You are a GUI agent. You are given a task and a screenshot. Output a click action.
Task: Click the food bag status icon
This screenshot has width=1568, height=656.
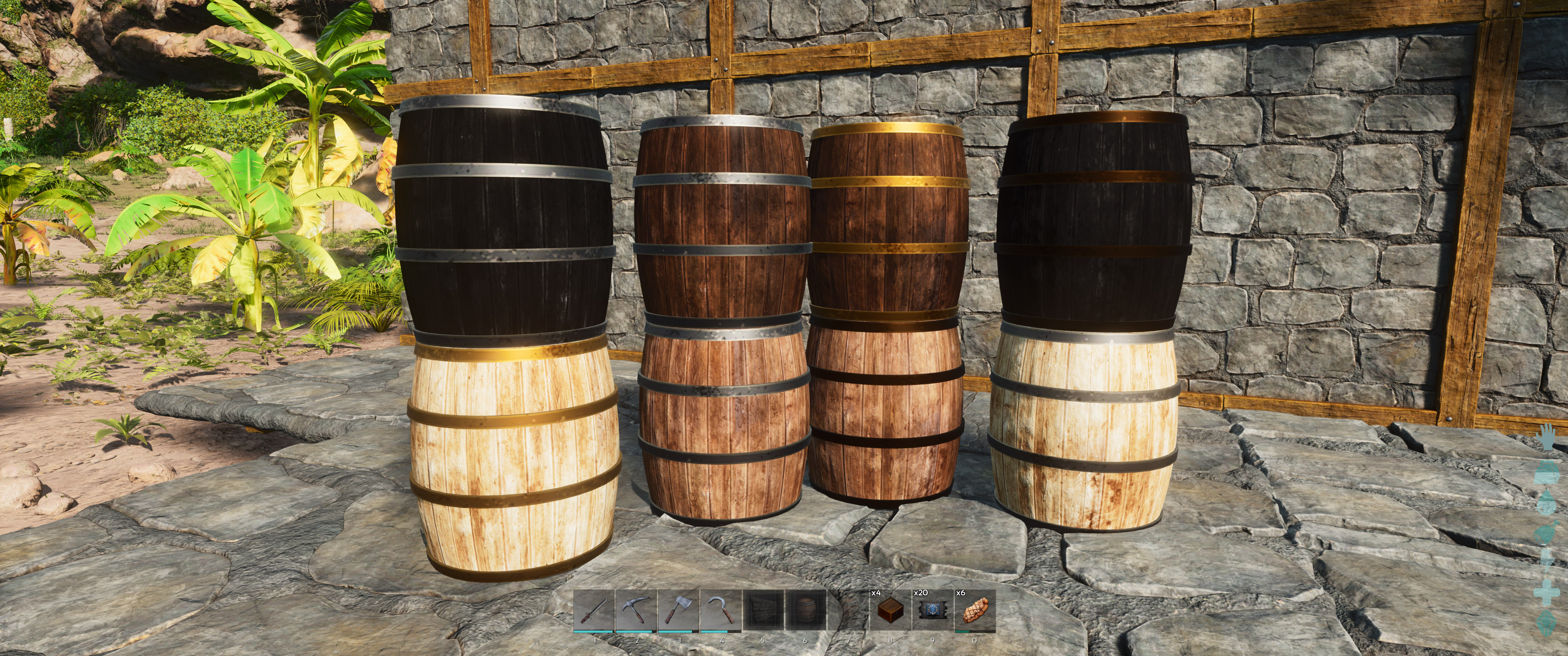click(x=1545, y=533)
